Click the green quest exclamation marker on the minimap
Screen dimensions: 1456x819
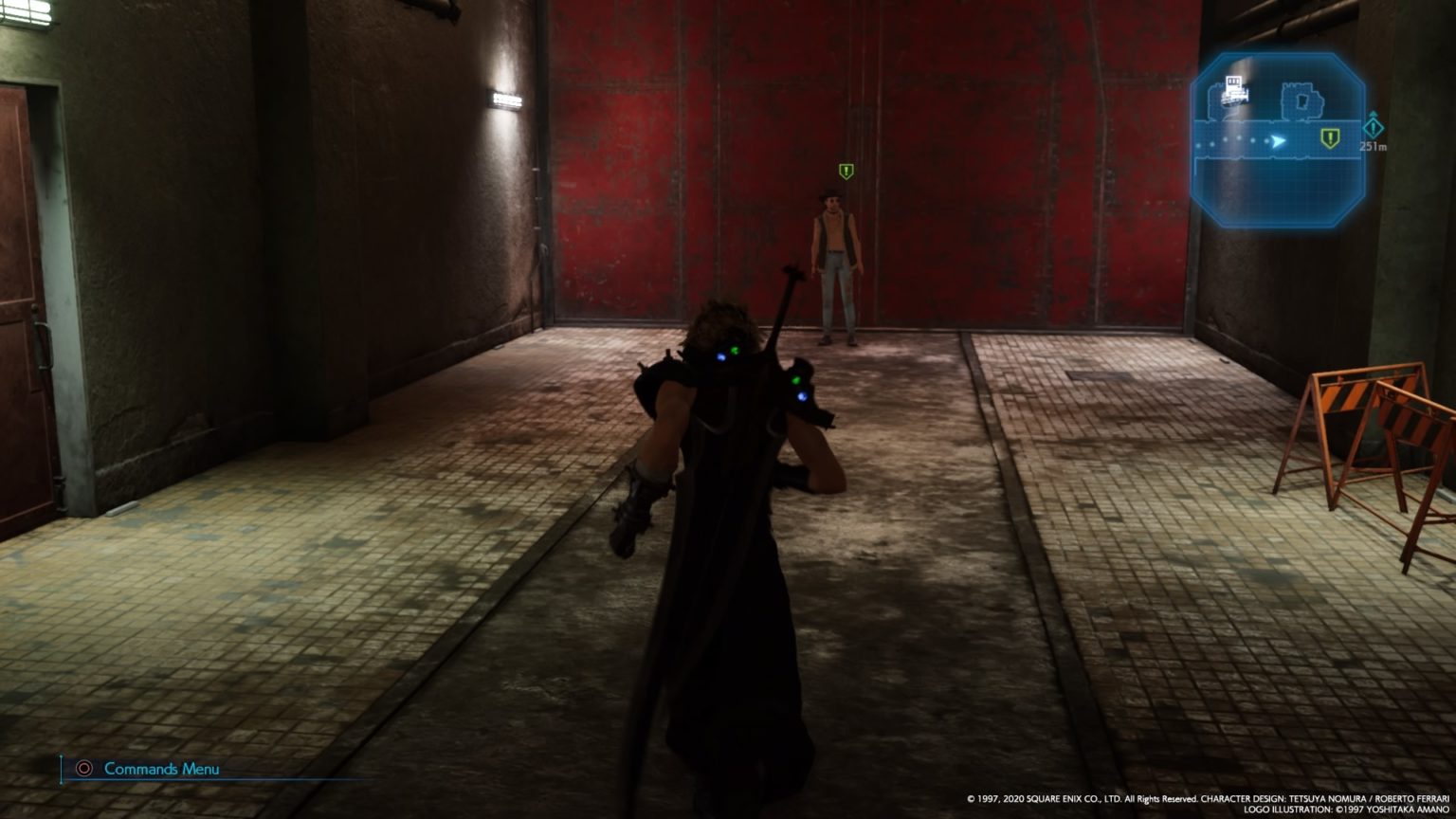pyautogui.click(x=1331, y=139)
